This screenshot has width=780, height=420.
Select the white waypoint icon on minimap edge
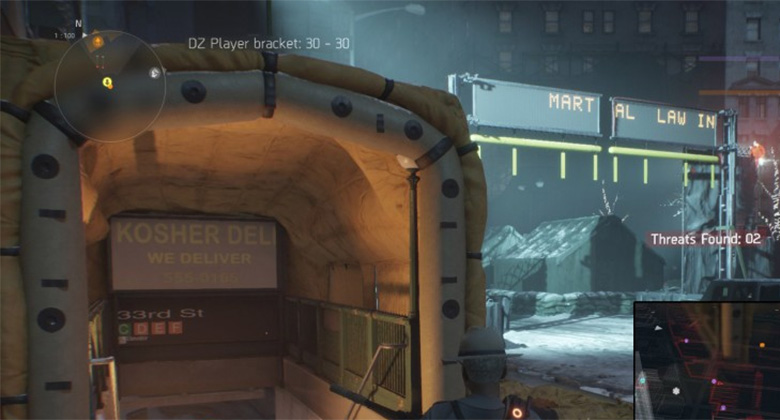154,72
